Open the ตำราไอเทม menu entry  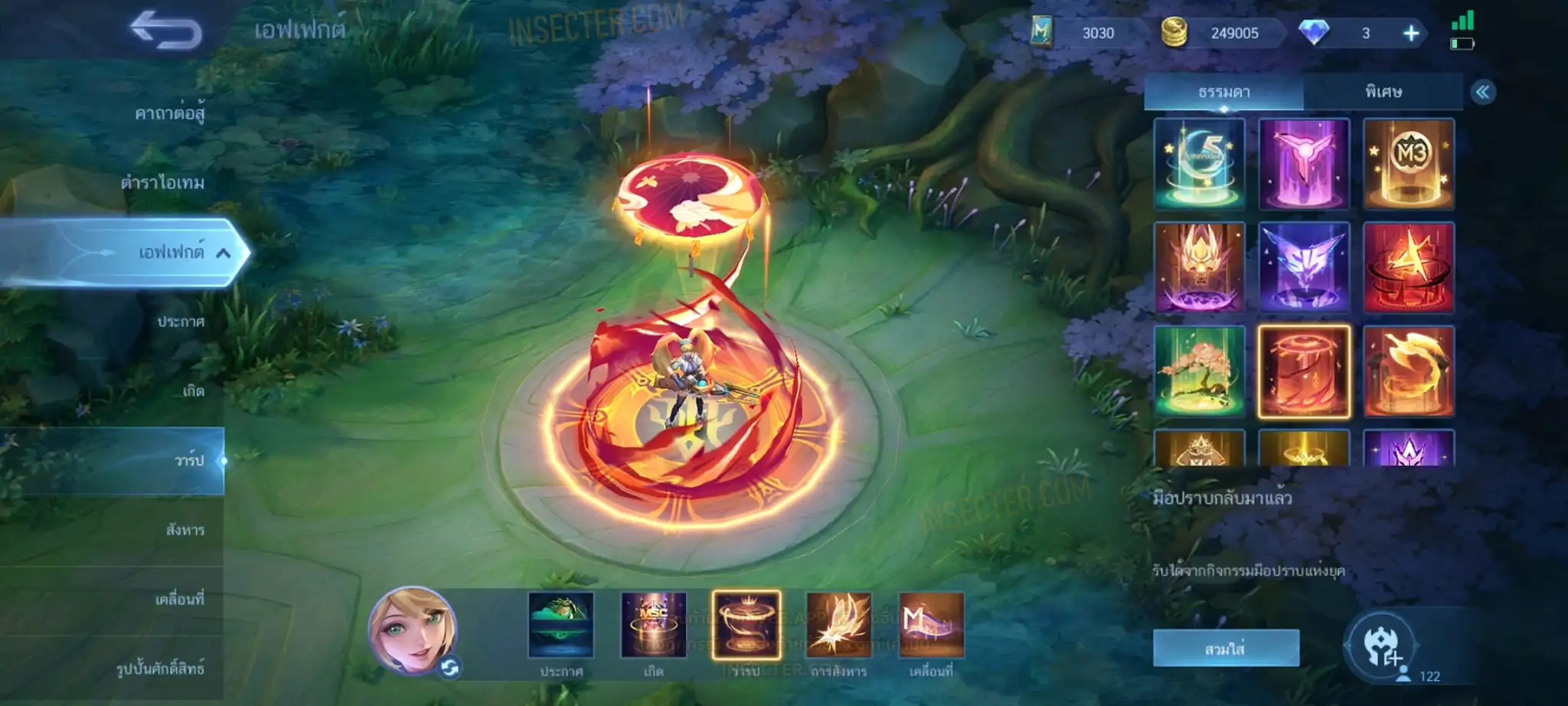[x=162, y=183]
